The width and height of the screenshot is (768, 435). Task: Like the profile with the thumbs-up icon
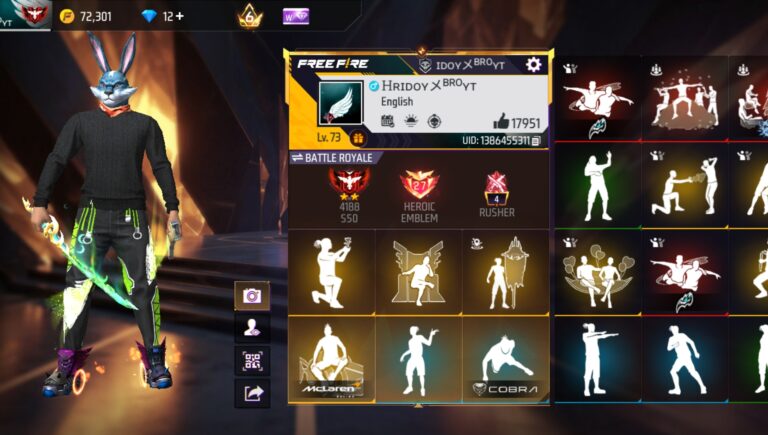click(x=501, y=122)
